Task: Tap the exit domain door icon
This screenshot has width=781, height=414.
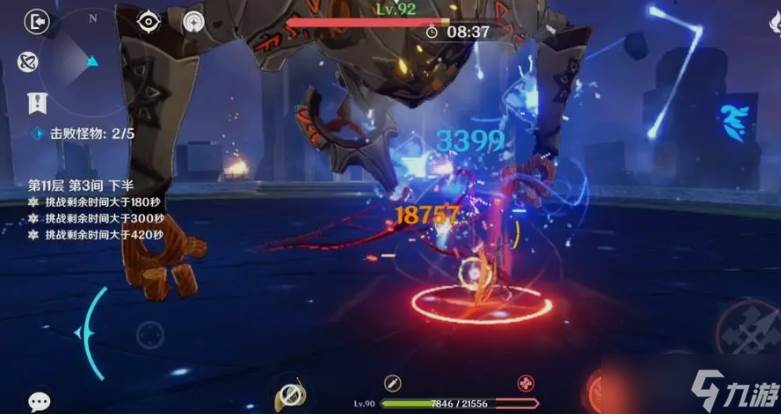Action: (38, 21)
